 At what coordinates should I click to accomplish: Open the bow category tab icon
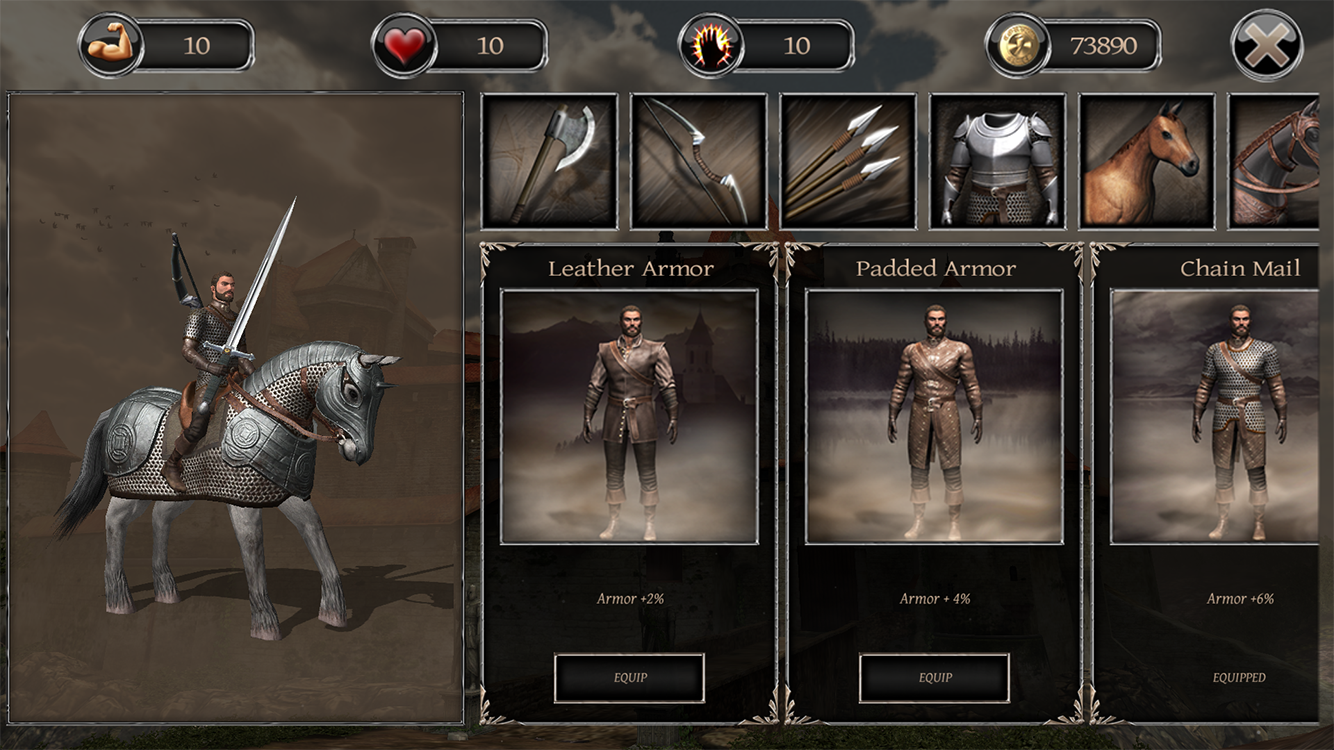pyautogui.click(x=698, y=160)
